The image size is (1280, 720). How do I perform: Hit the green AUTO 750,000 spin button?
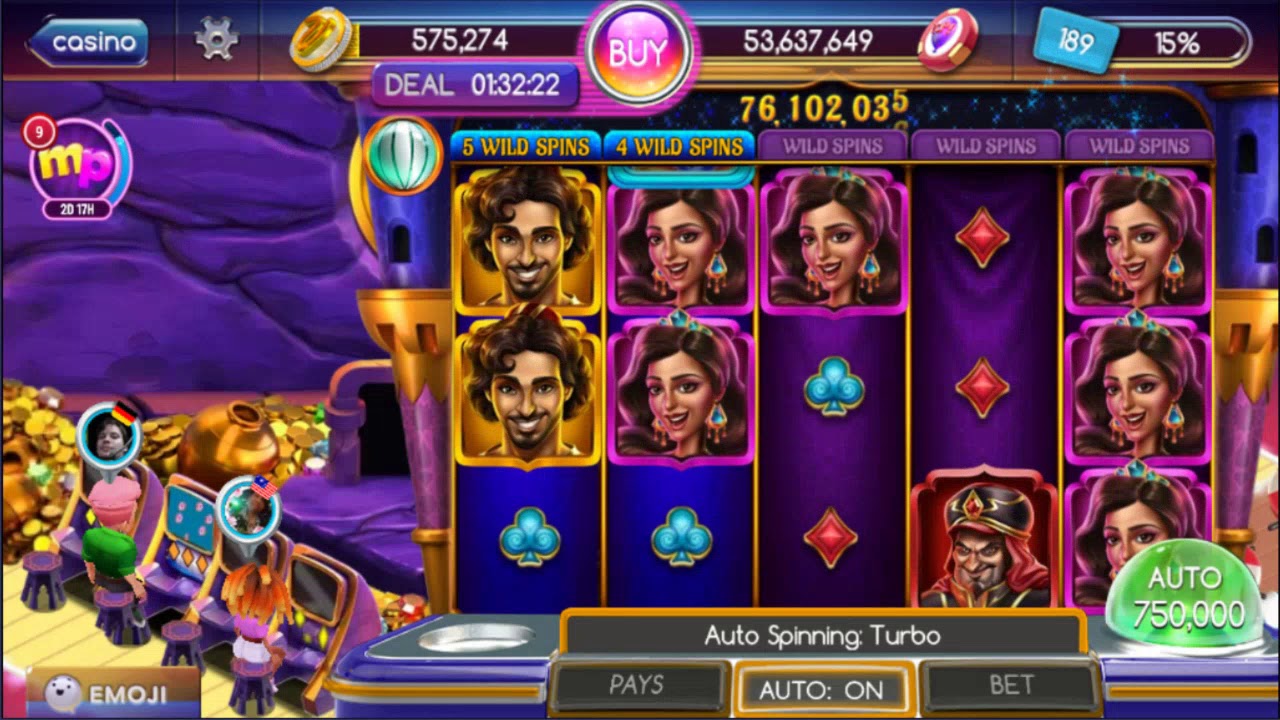pyautogui.click(x=1183, y=597)
